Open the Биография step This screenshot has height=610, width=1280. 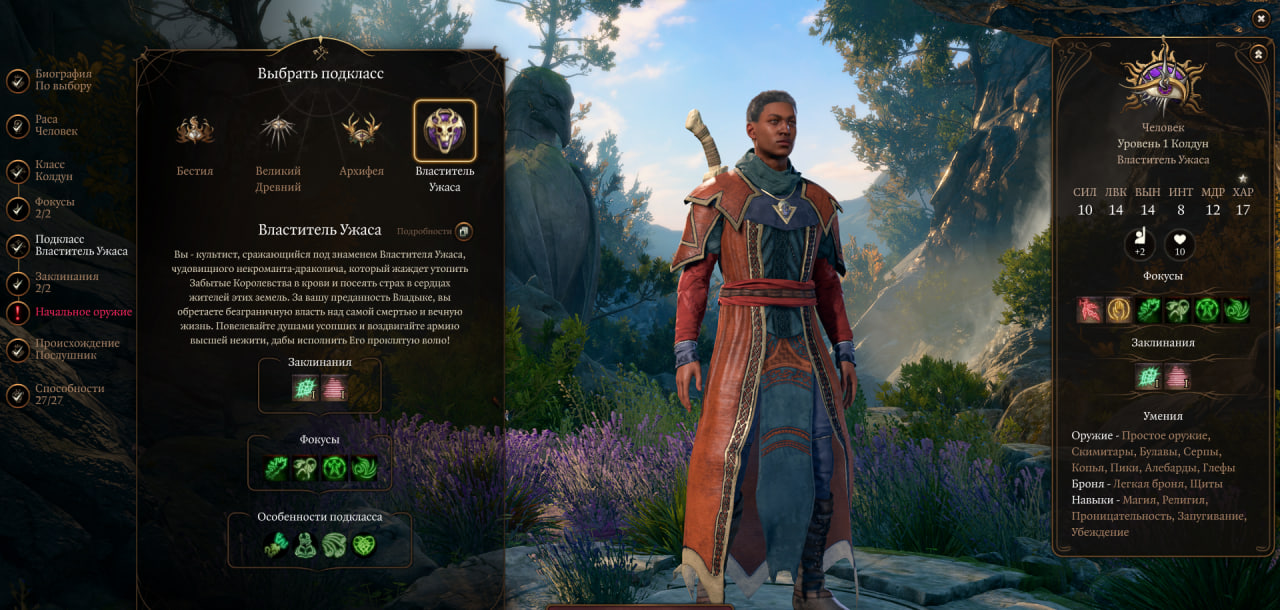[x=62, y=80]
